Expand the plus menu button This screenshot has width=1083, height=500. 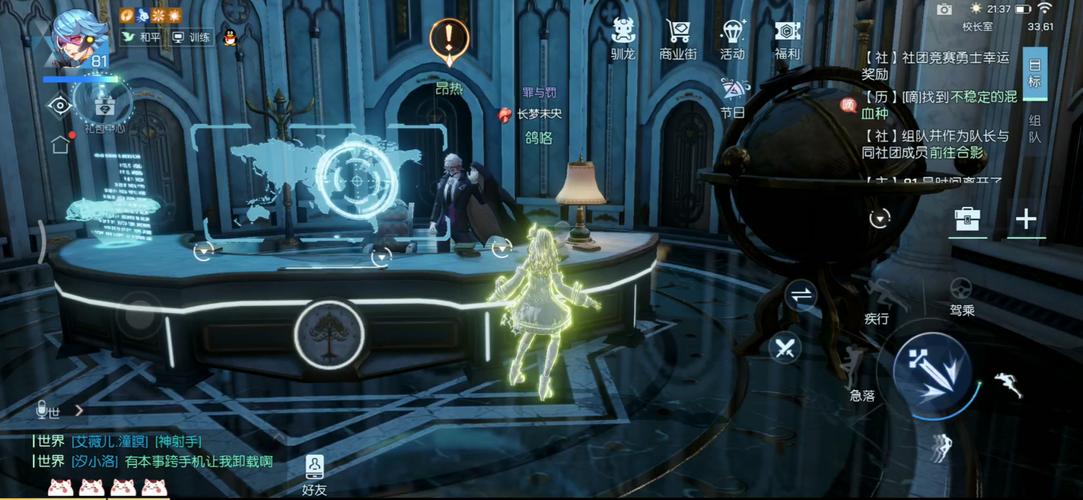(x=1026, y=219)
